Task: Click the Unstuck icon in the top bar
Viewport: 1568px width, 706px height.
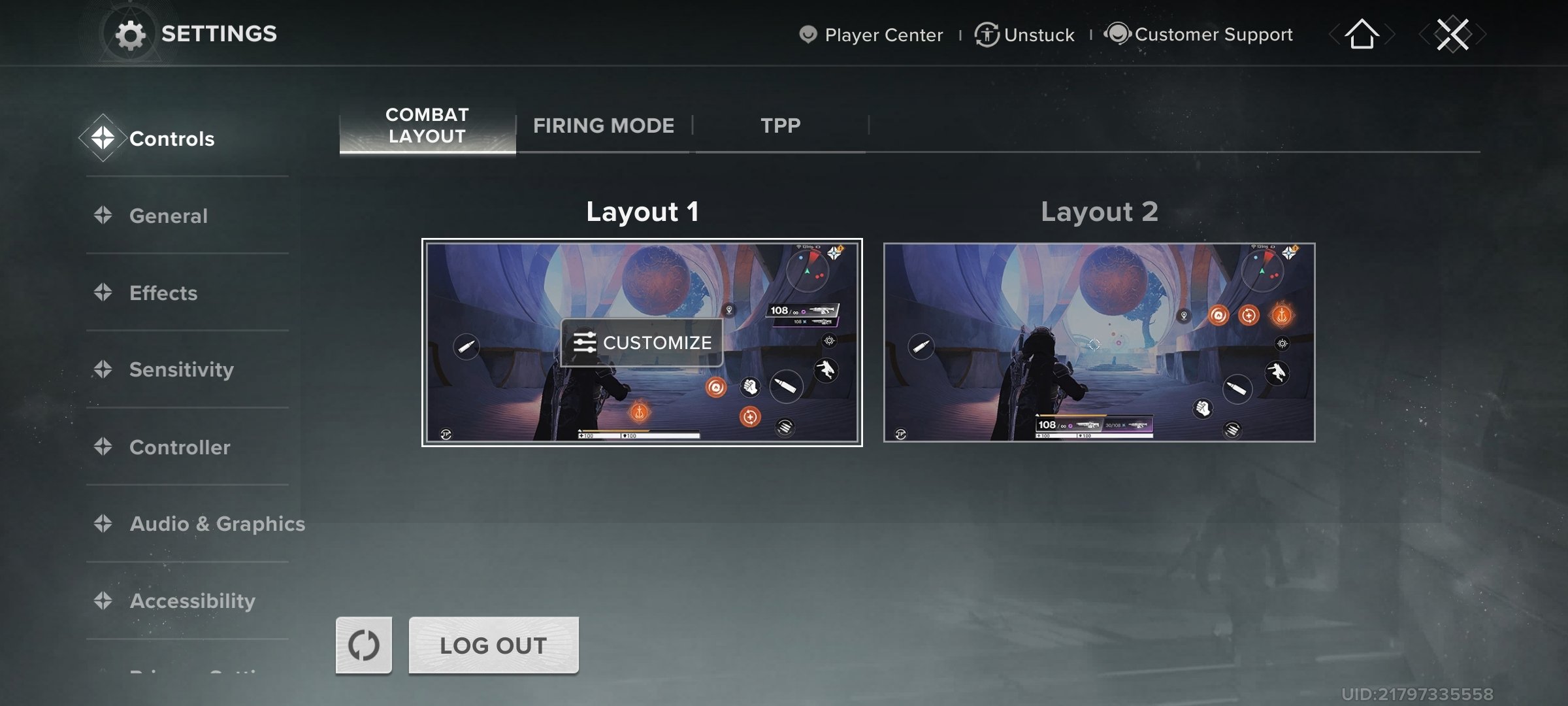Action: coord(985,34)
